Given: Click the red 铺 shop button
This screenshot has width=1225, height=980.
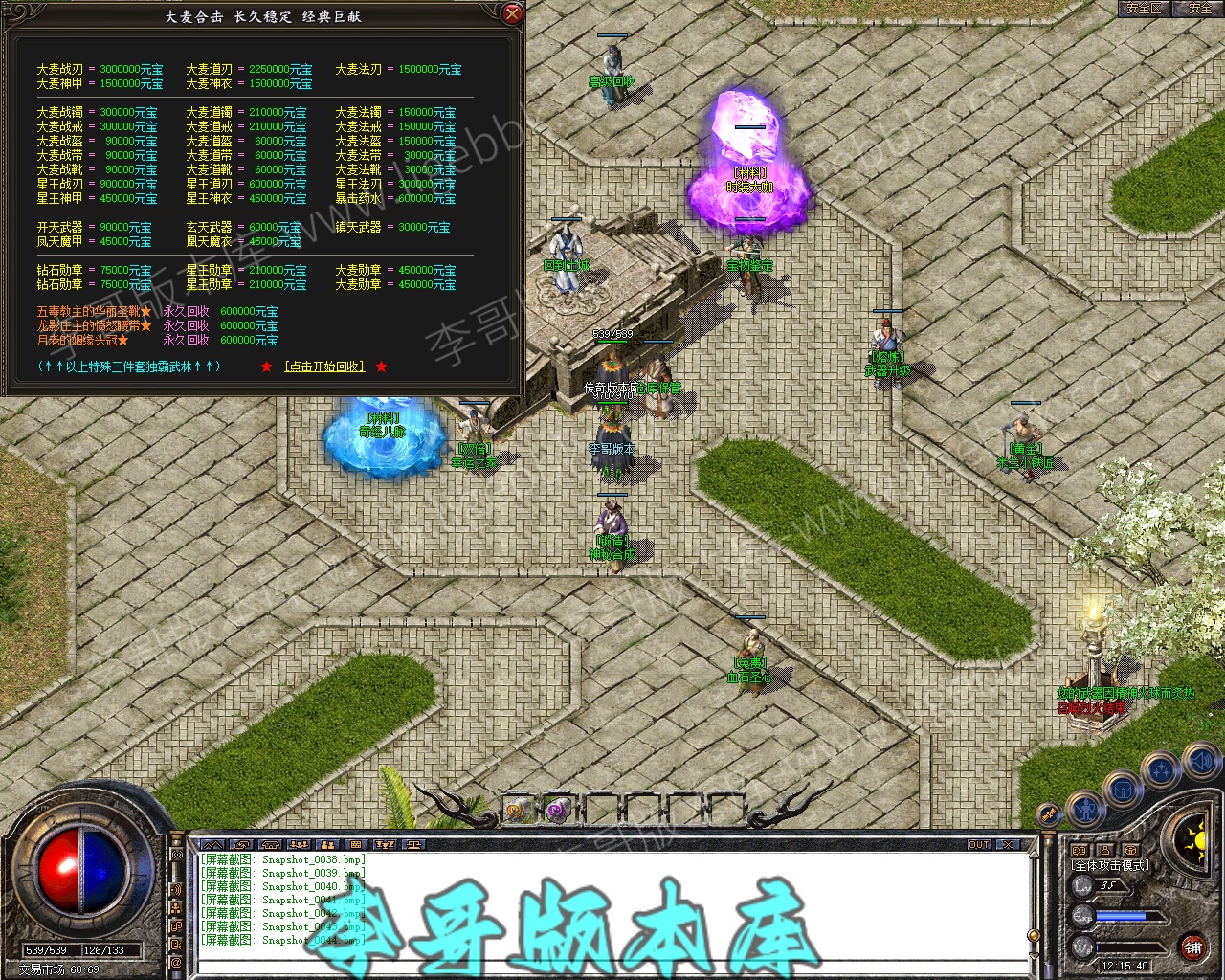Looking at the screenshot, I should click(x=1192, y=948).
